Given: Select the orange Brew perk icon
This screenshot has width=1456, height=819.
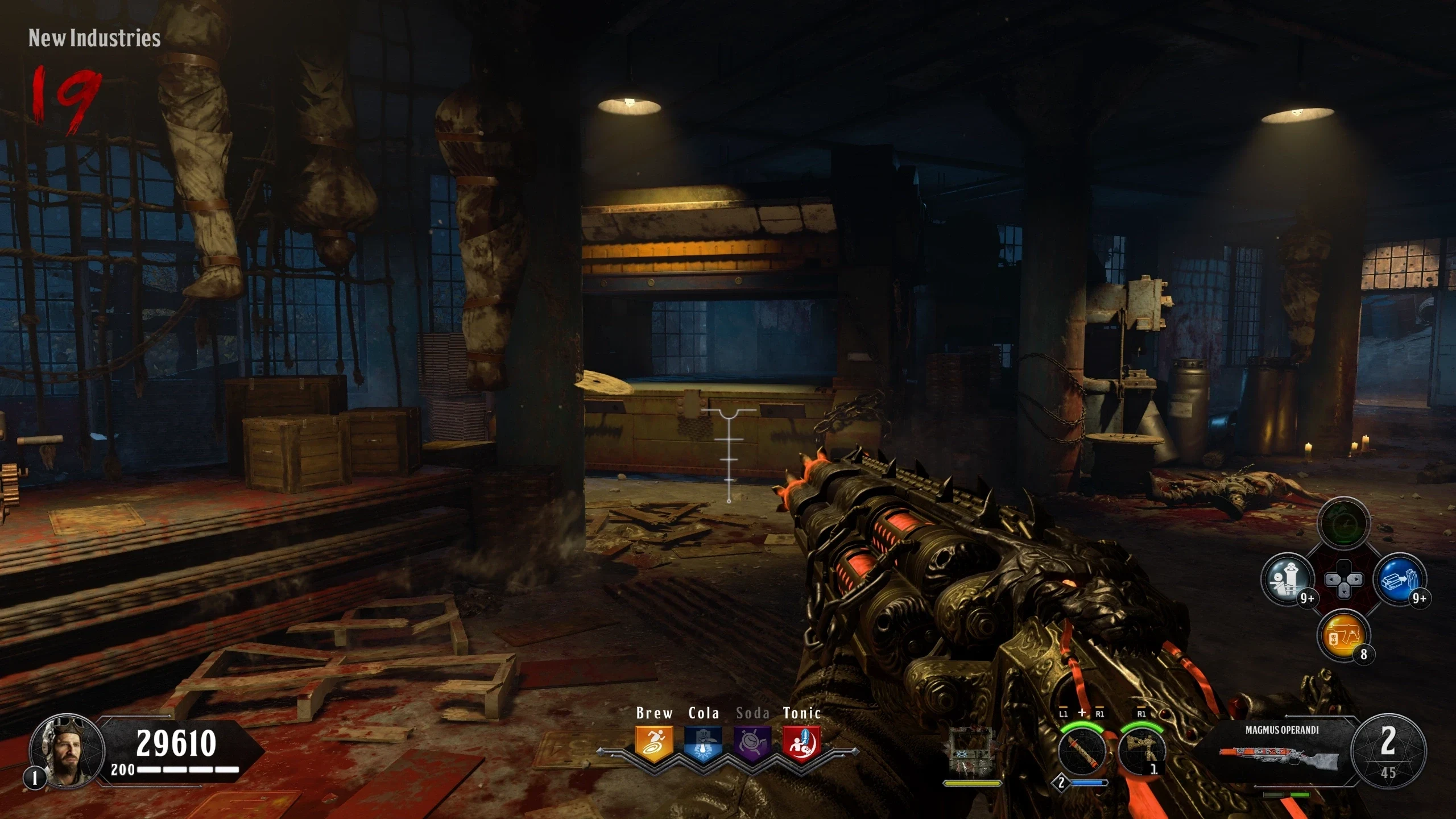Looking at the screenshot, I should click(654, 743).
